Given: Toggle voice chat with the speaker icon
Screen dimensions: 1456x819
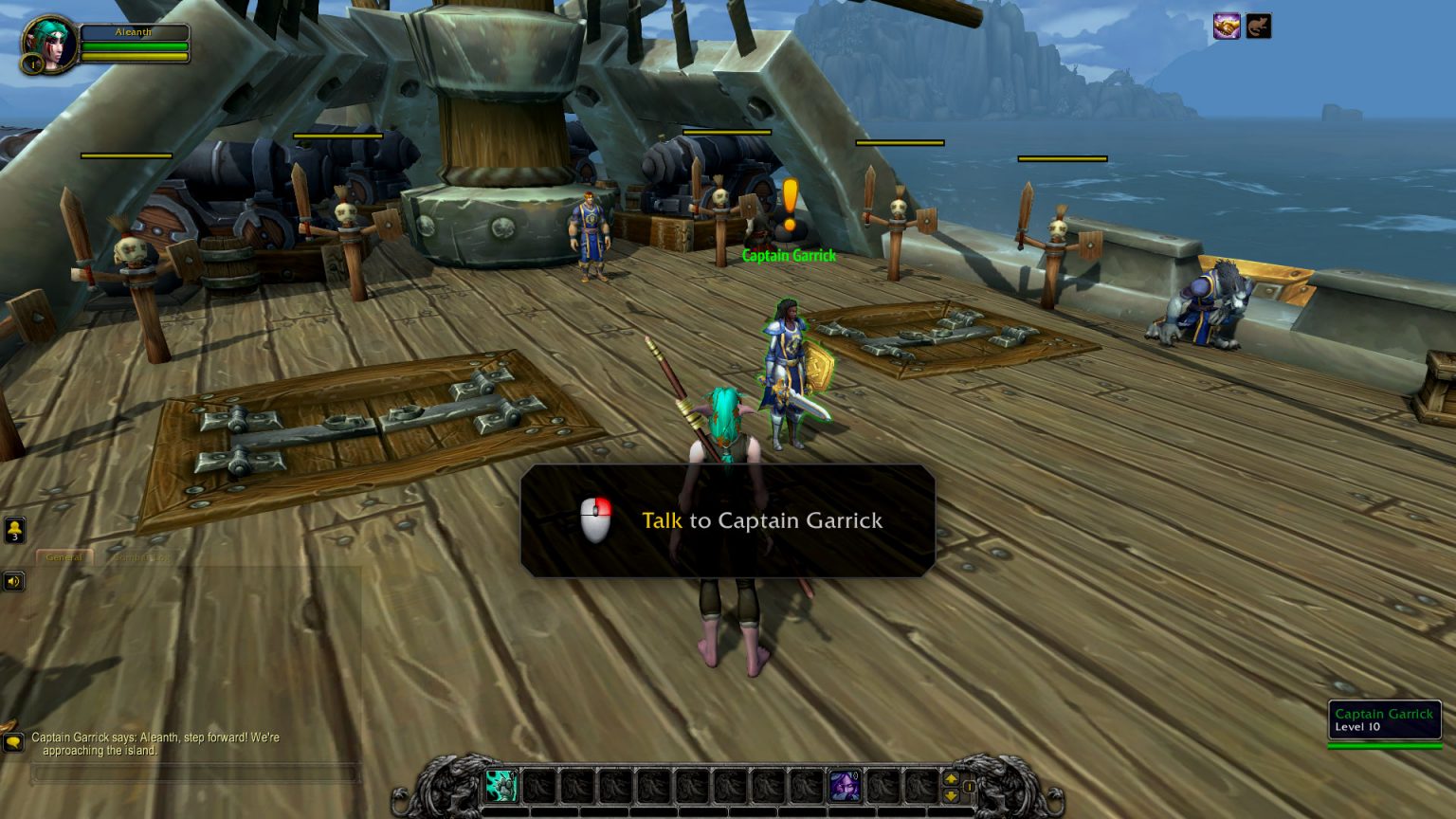Looking at the screenshot, I should [13, 581].
